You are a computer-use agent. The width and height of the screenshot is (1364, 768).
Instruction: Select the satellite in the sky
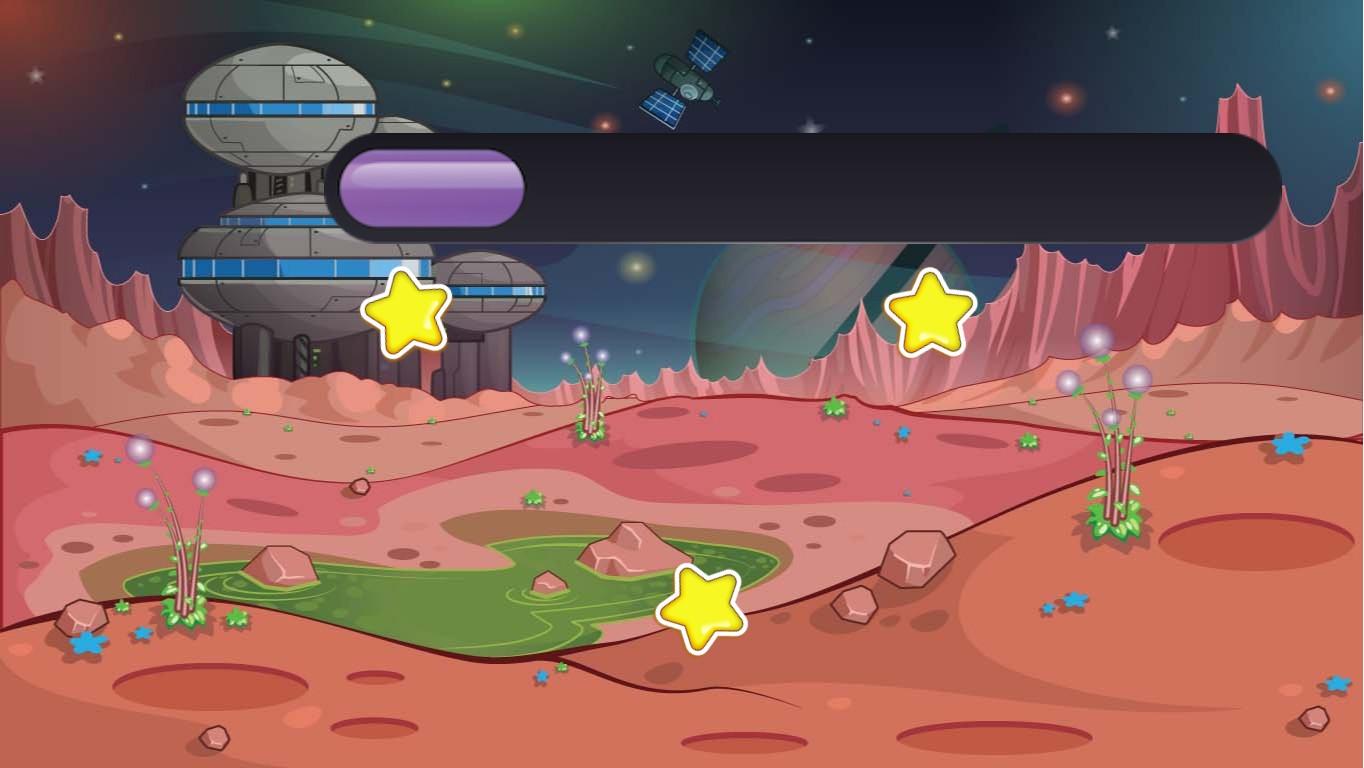pyautogui.click(x=683, y=78)
